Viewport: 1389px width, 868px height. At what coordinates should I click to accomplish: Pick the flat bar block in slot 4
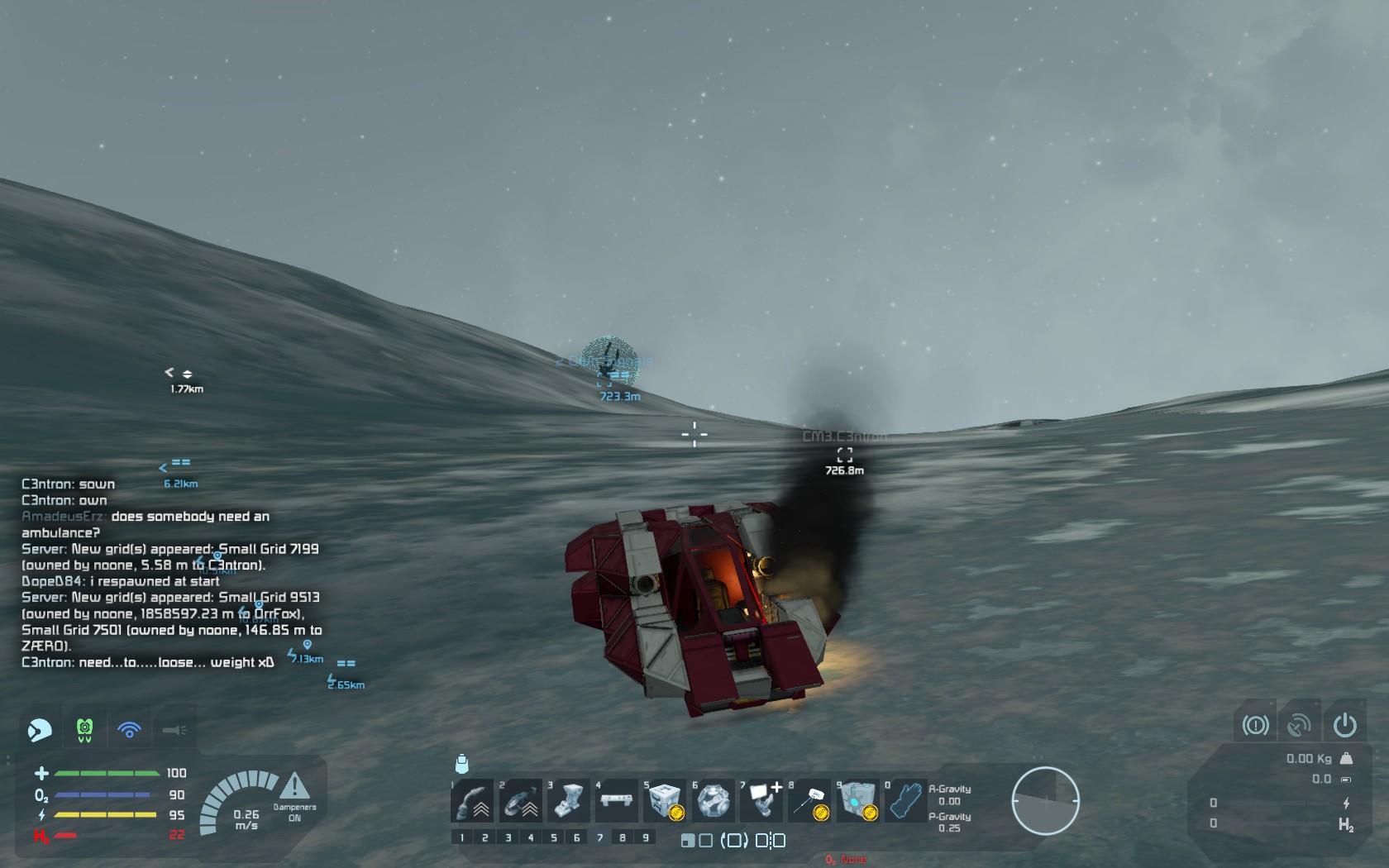coord(616,800)
